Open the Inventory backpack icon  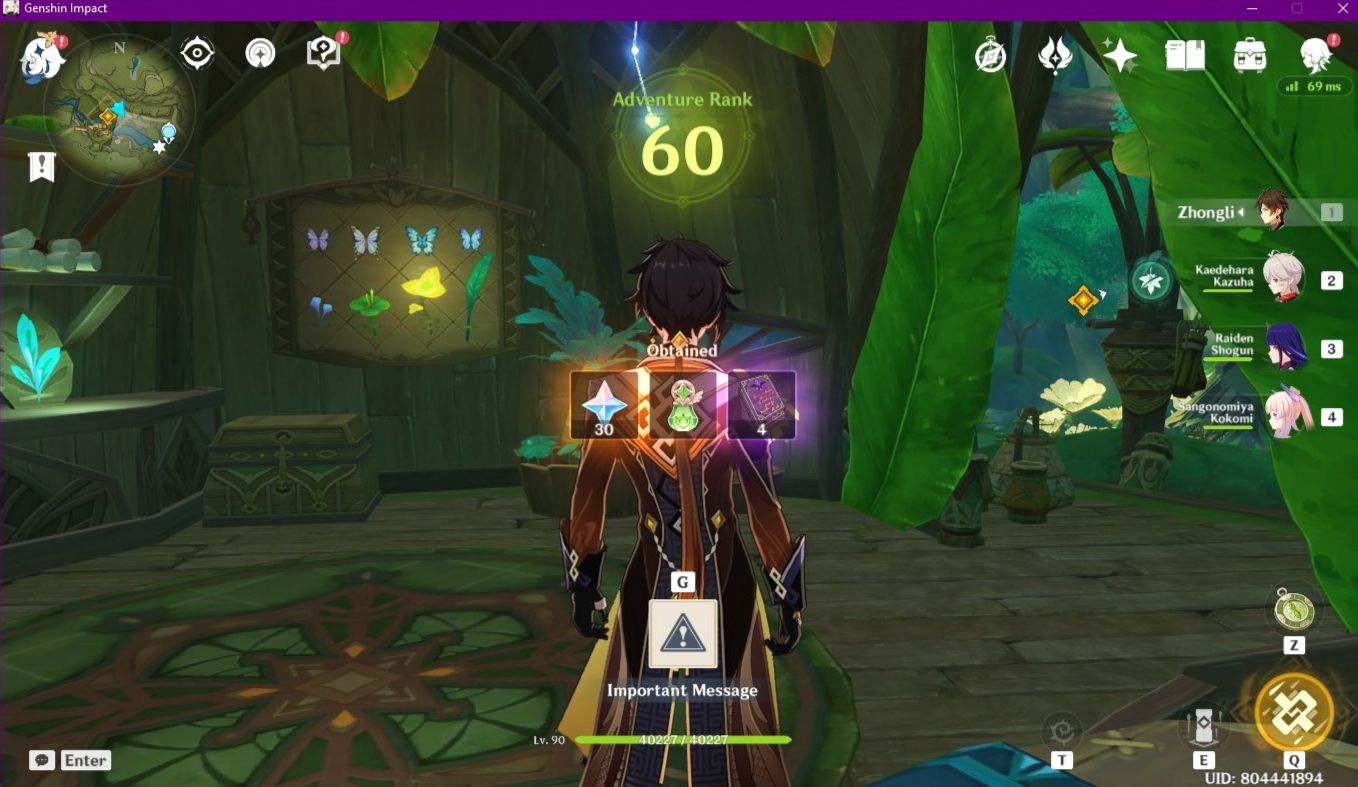point(1249,55)
